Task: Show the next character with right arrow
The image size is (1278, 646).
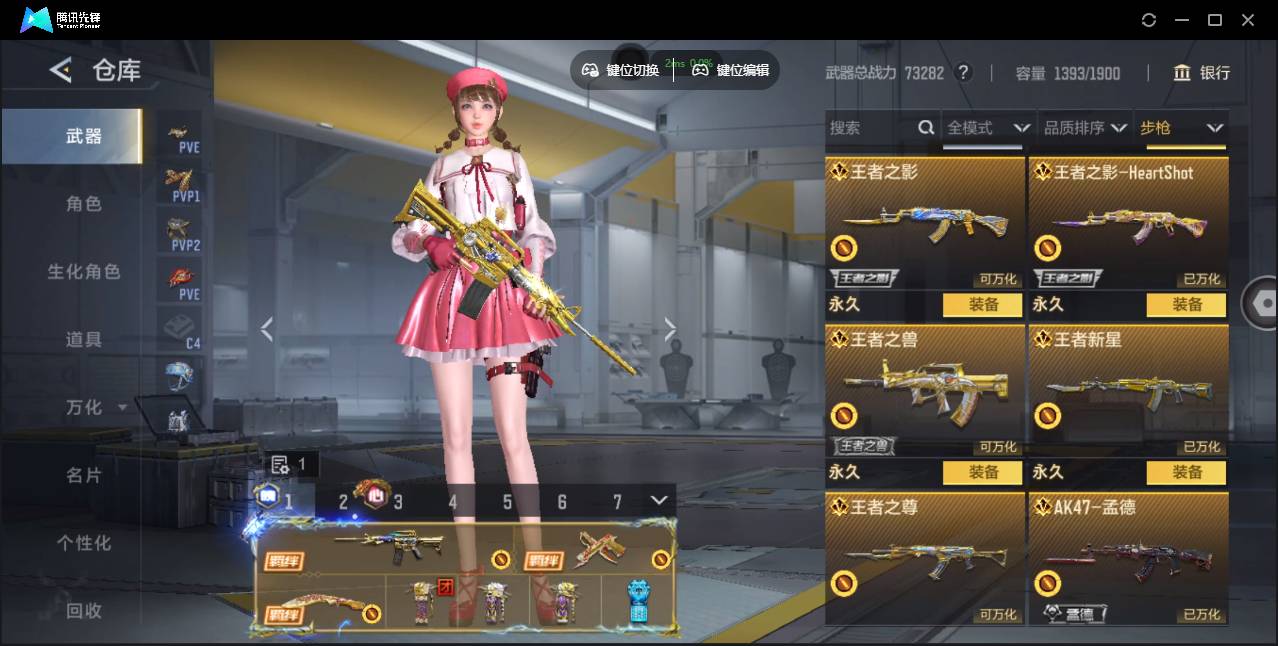Action: (x=670, y=329)
